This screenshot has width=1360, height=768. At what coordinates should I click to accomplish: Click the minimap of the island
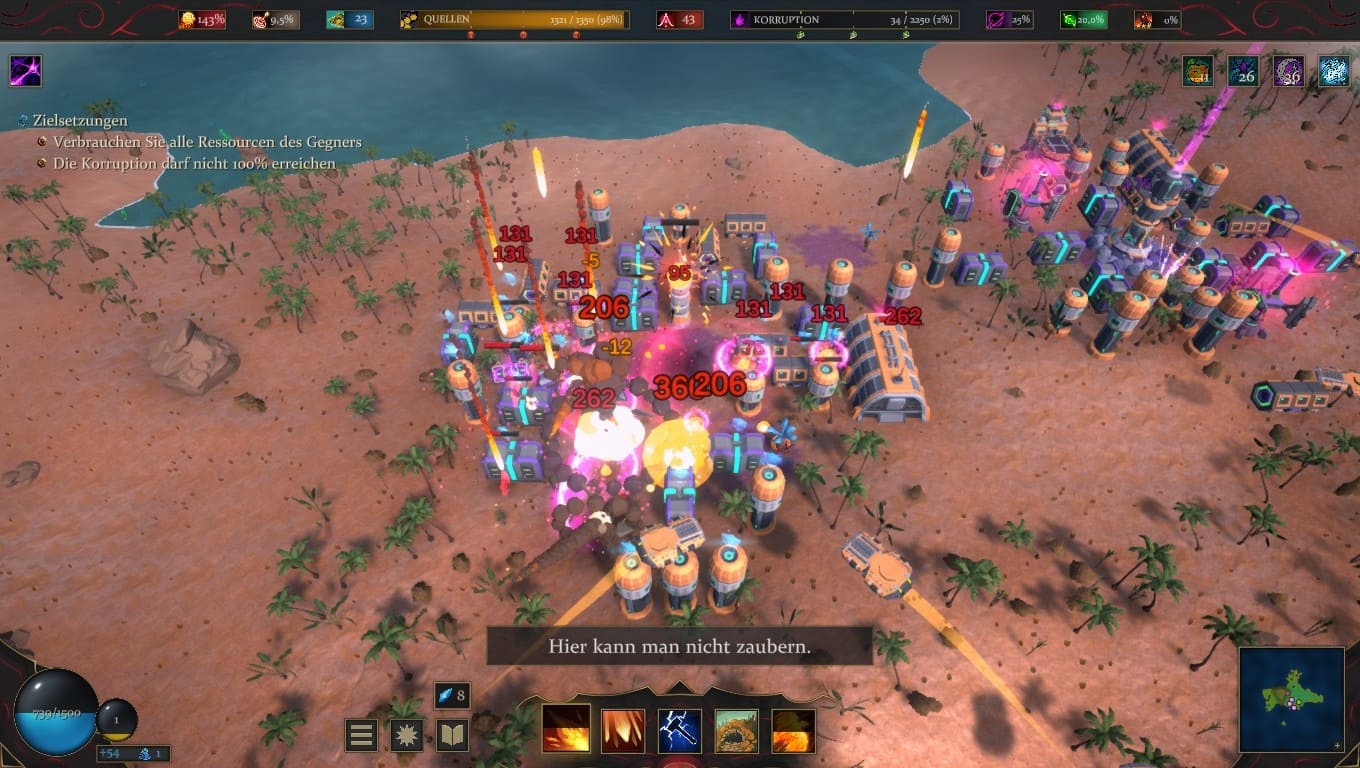(1291, 699)
